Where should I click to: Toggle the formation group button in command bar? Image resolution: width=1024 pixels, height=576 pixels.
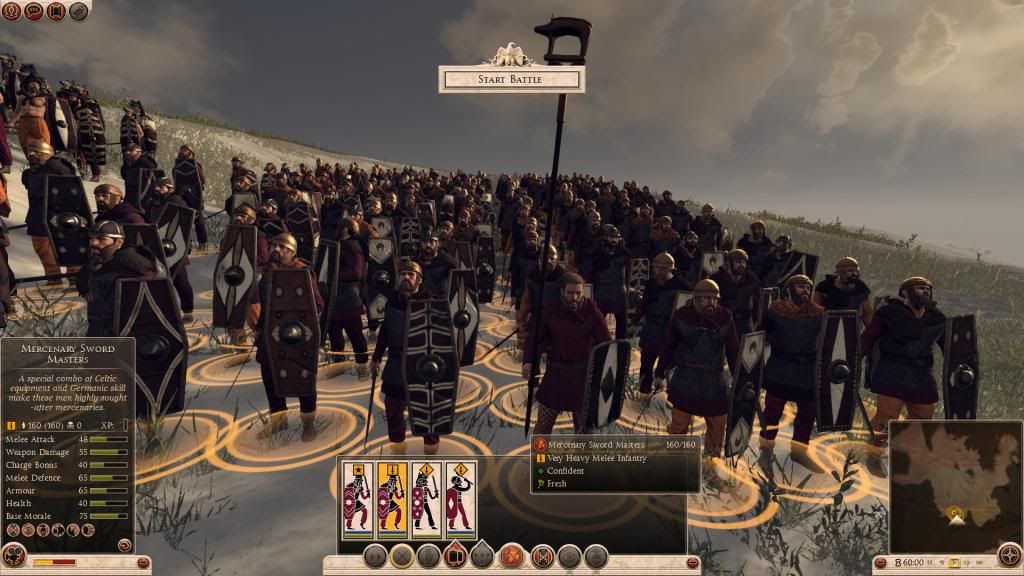(x=455, y=556)
